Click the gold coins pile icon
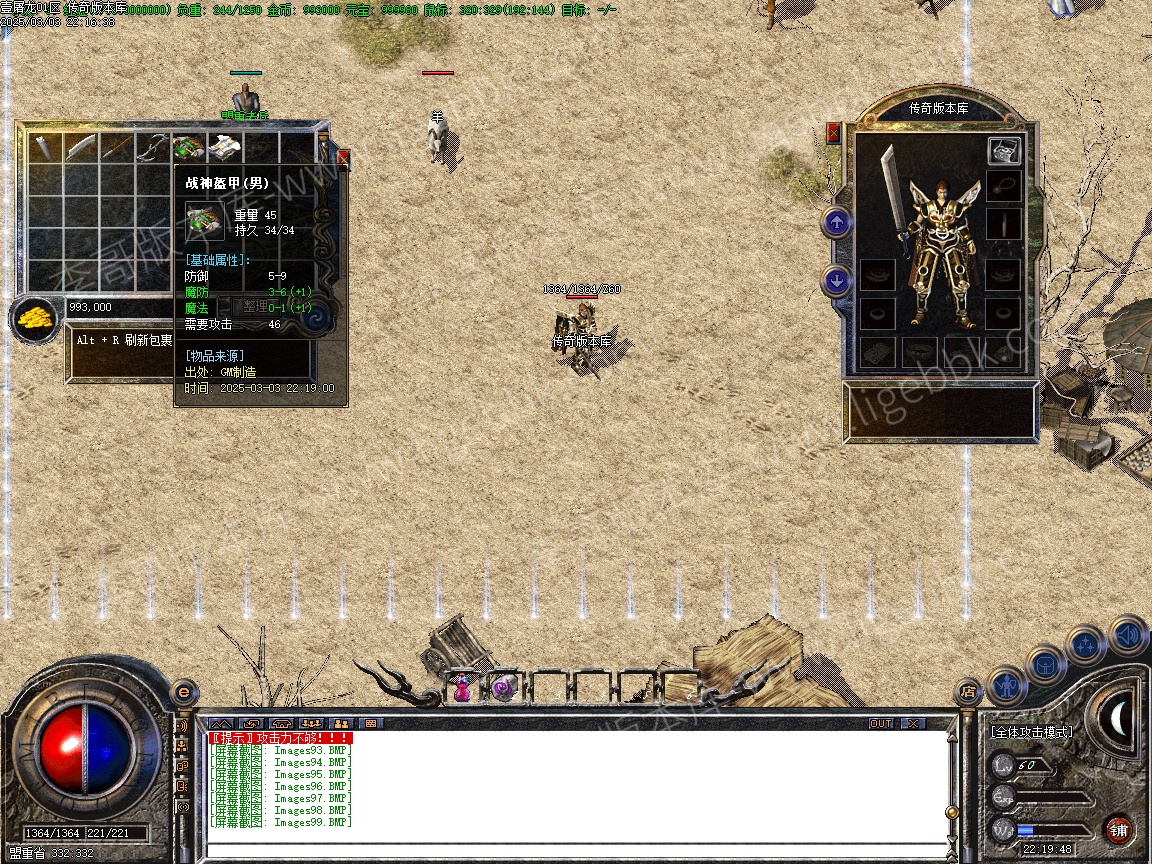Screen dimensions: 1152x864 tap(34, 320)
